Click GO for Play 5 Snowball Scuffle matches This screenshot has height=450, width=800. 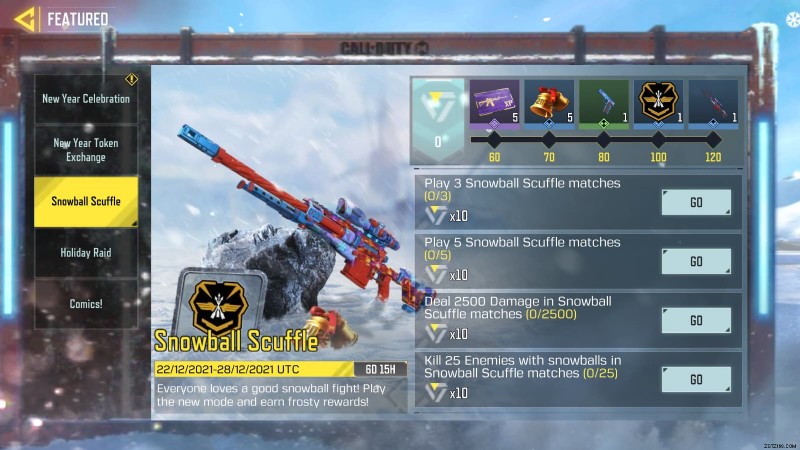click(696, 261)
